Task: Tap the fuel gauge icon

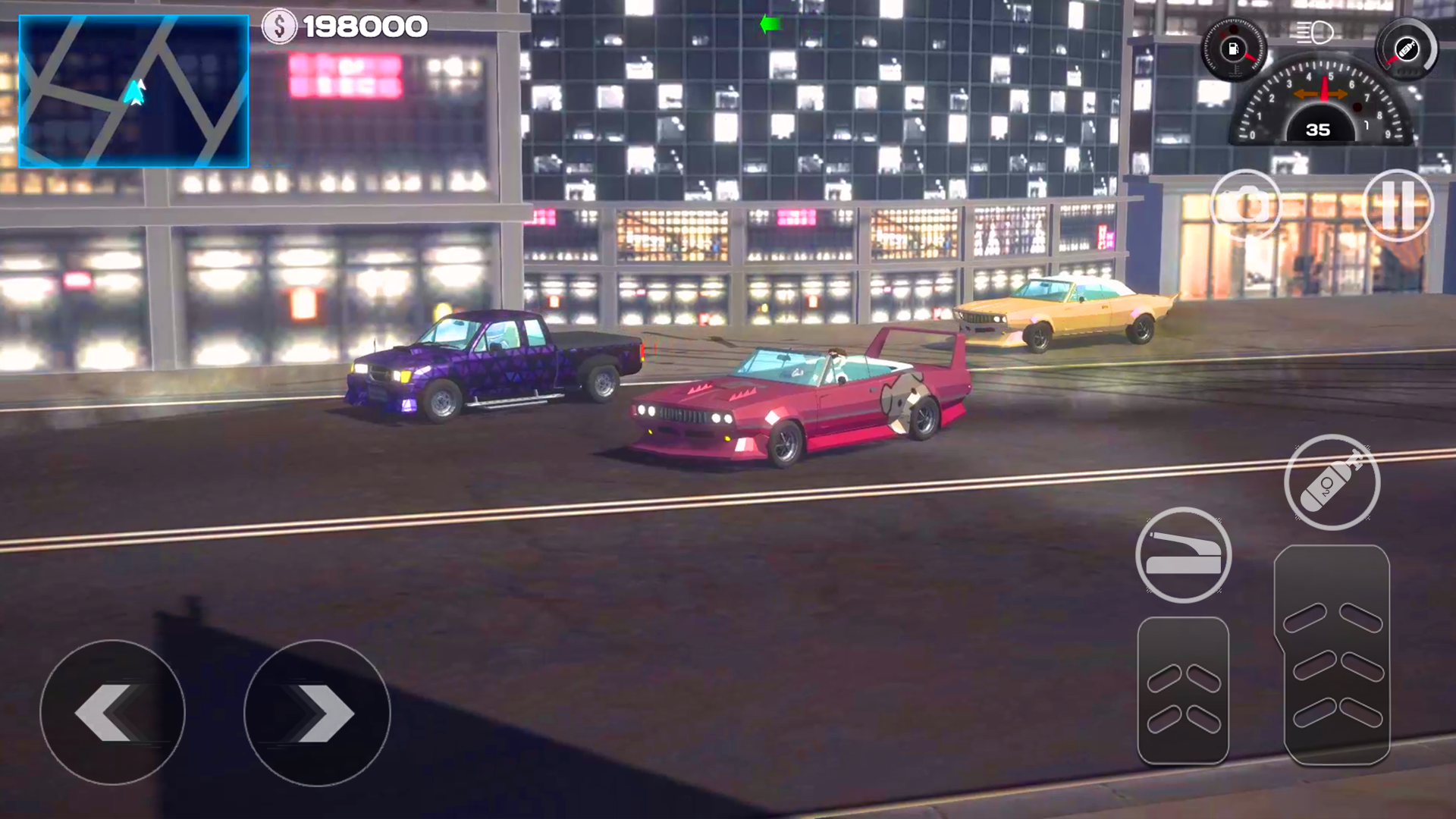Action: 1234,49
